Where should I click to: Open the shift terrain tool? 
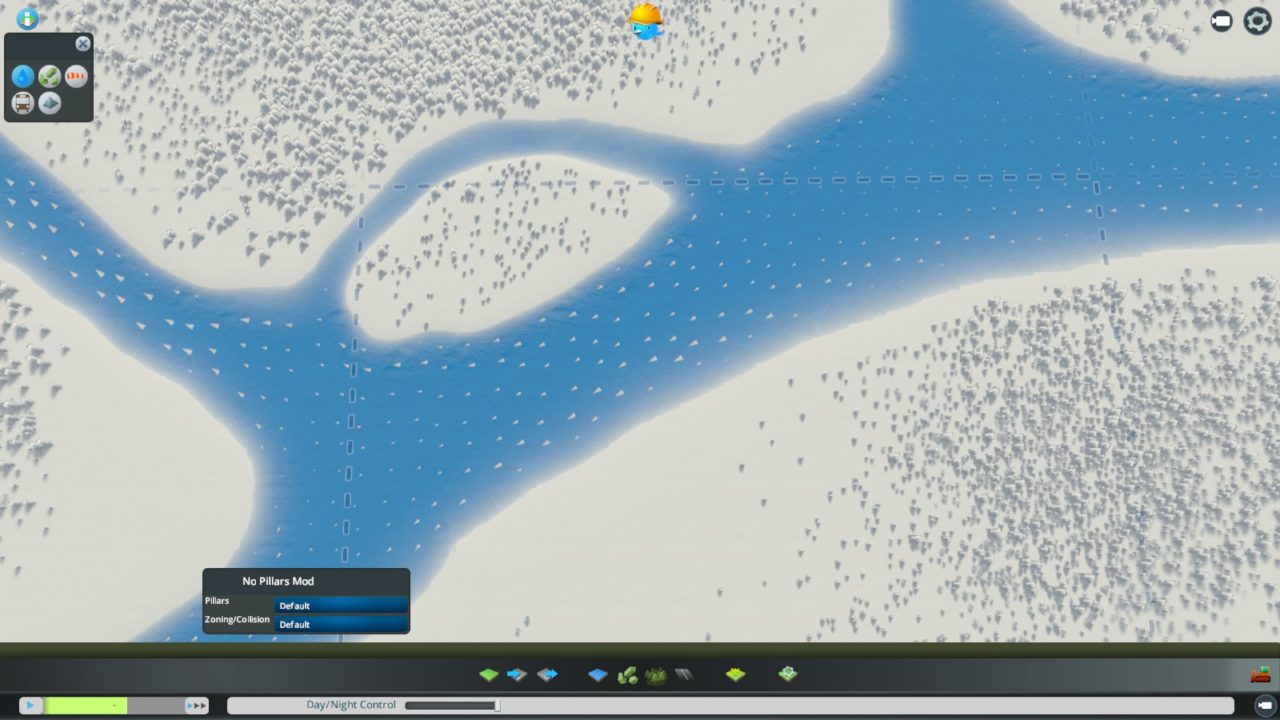click(518, 674)
